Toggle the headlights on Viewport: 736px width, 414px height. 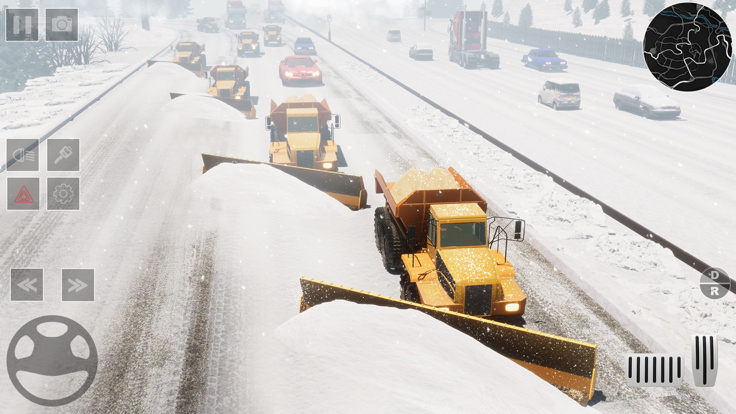tap(23, 155)
